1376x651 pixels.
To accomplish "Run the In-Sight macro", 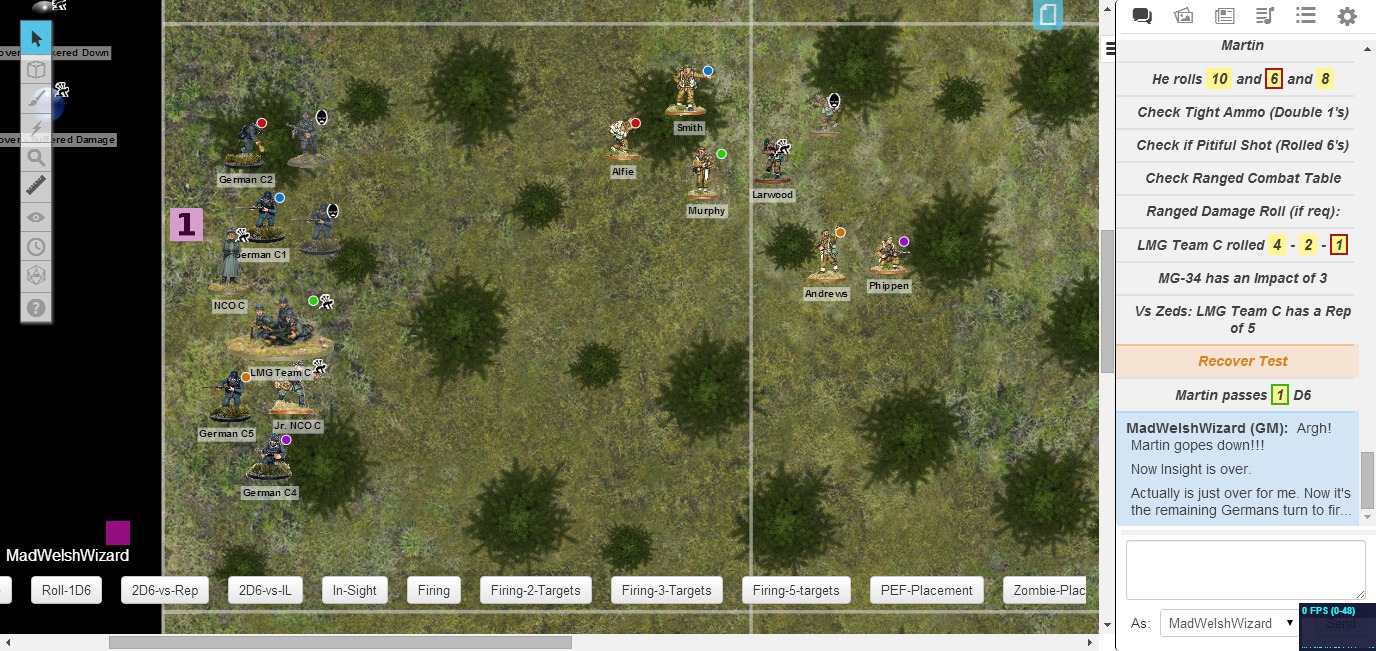I will (x=355, y=590).
